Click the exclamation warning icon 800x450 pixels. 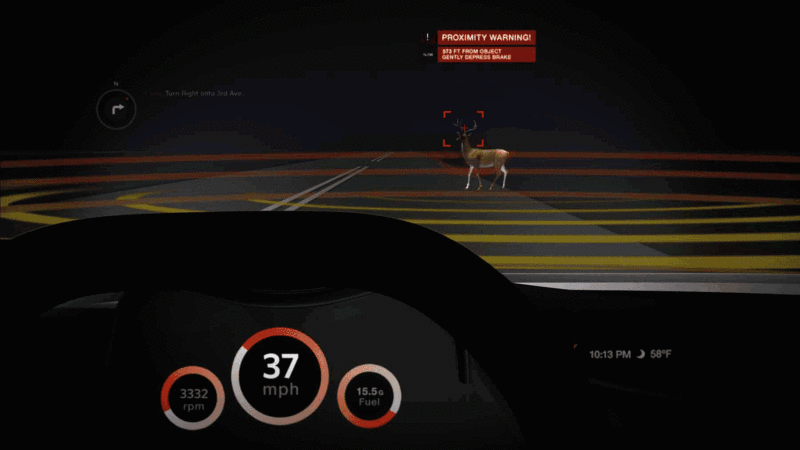427,37
